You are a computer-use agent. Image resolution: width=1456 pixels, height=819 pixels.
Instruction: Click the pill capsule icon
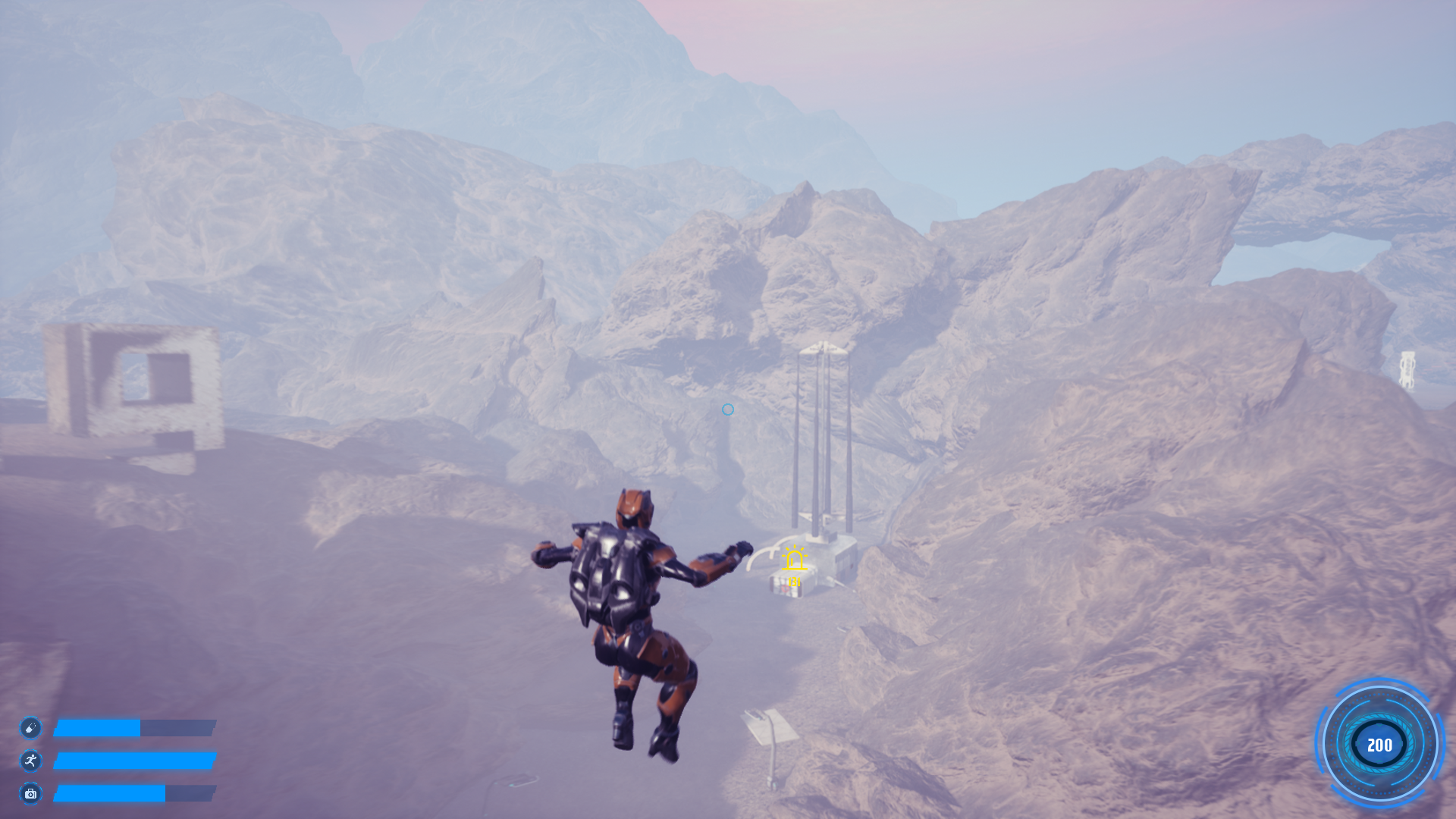coord(30,728)
